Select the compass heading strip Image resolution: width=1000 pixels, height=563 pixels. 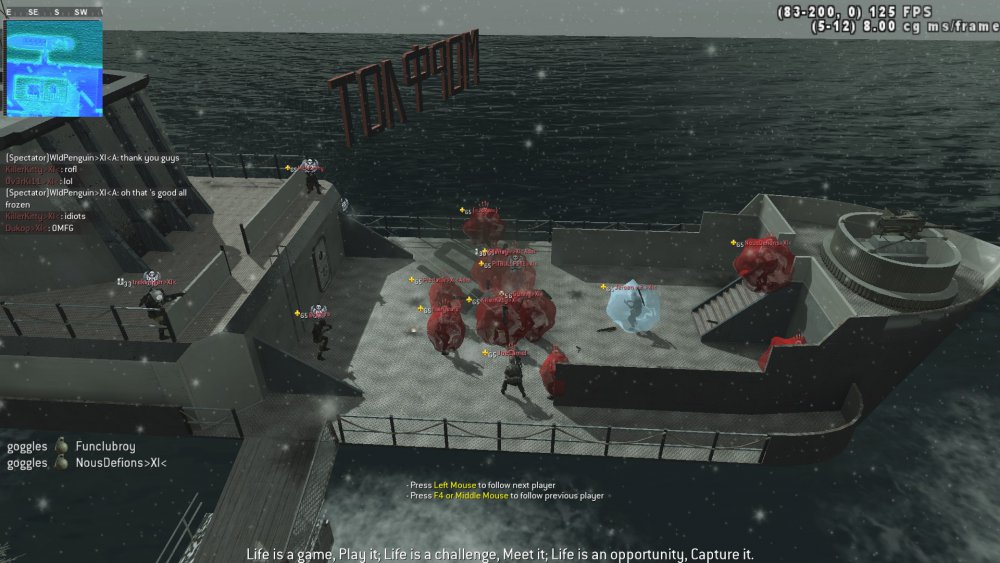click(55, 12)
